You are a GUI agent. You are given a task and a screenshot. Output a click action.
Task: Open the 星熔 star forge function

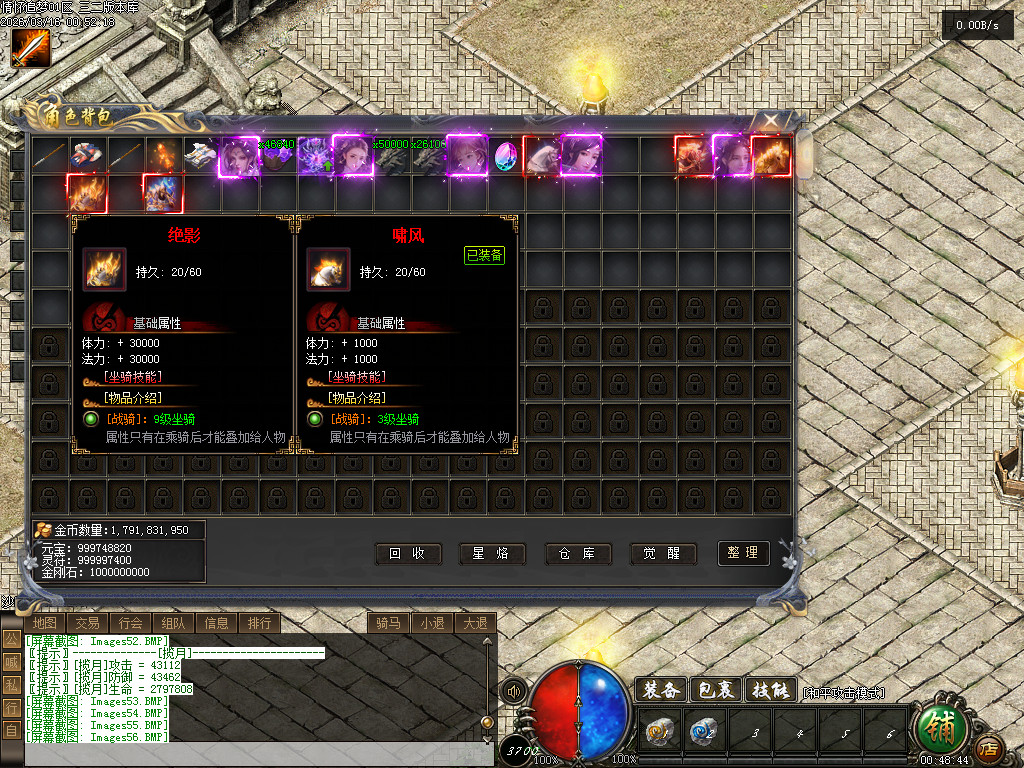(492, 553)
